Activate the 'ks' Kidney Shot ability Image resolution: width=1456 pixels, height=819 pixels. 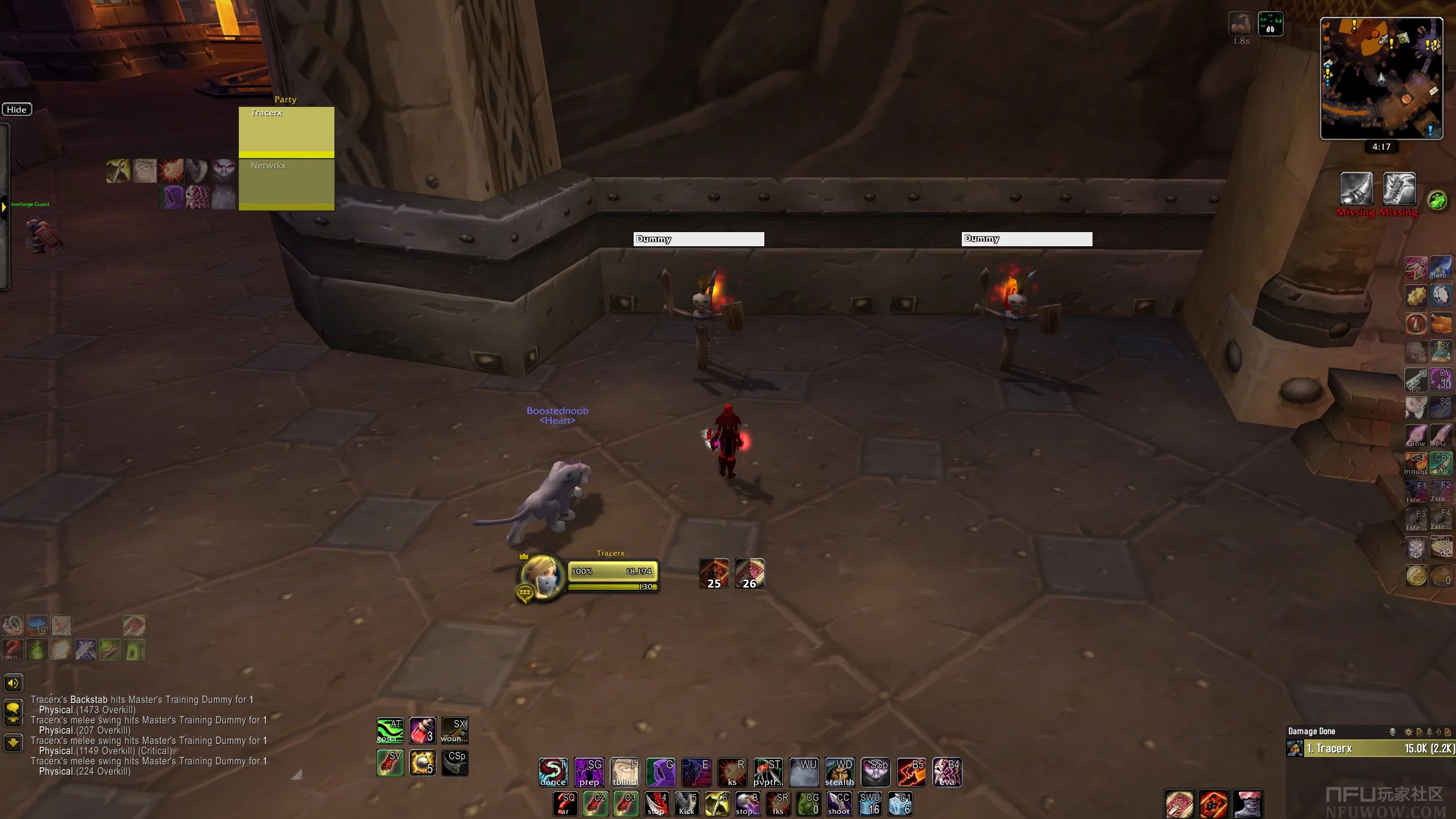point(732,772)
